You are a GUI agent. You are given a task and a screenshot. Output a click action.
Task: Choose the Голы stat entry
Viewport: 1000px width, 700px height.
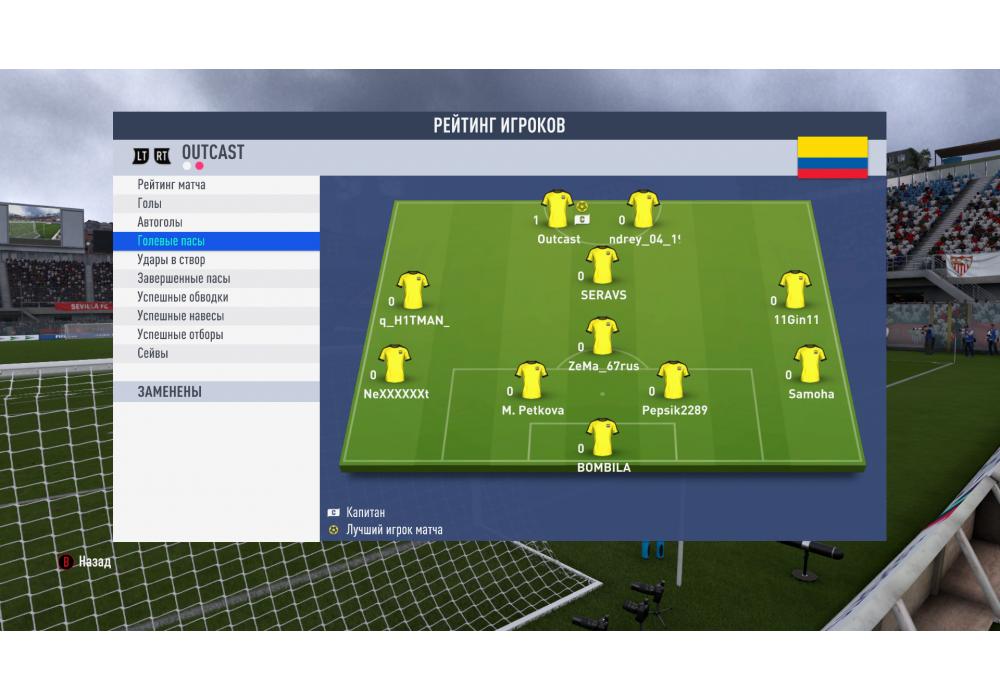(216, 204)
